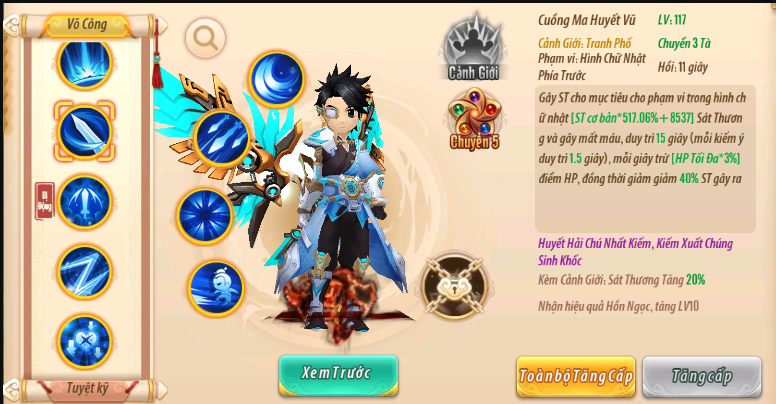This screenshot has height=404, width=776.
Task: Choose the lightning zigzag skill icon
Action: 85,270
